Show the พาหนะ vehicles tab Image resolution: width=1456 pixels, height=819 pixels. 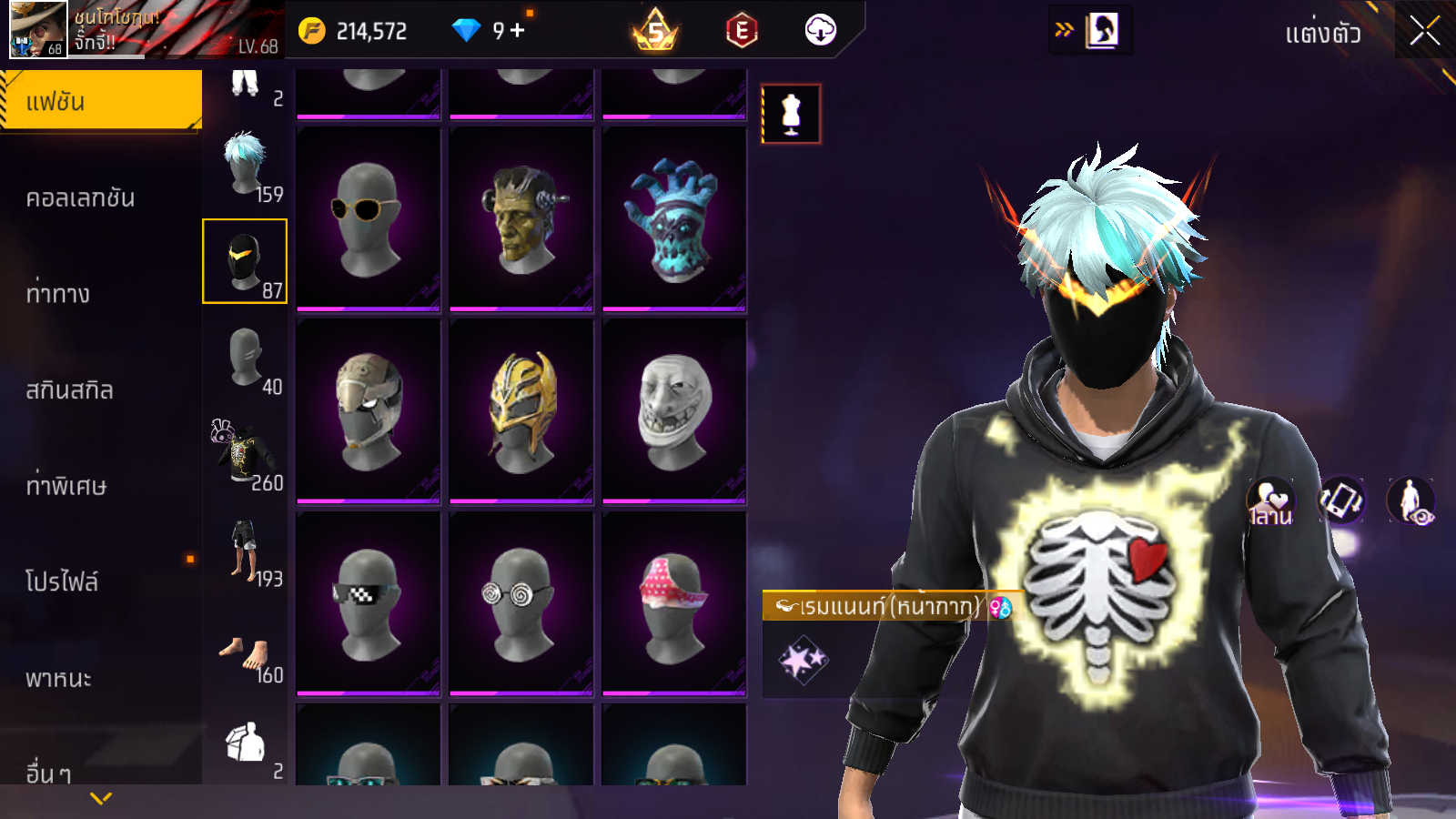59,678
